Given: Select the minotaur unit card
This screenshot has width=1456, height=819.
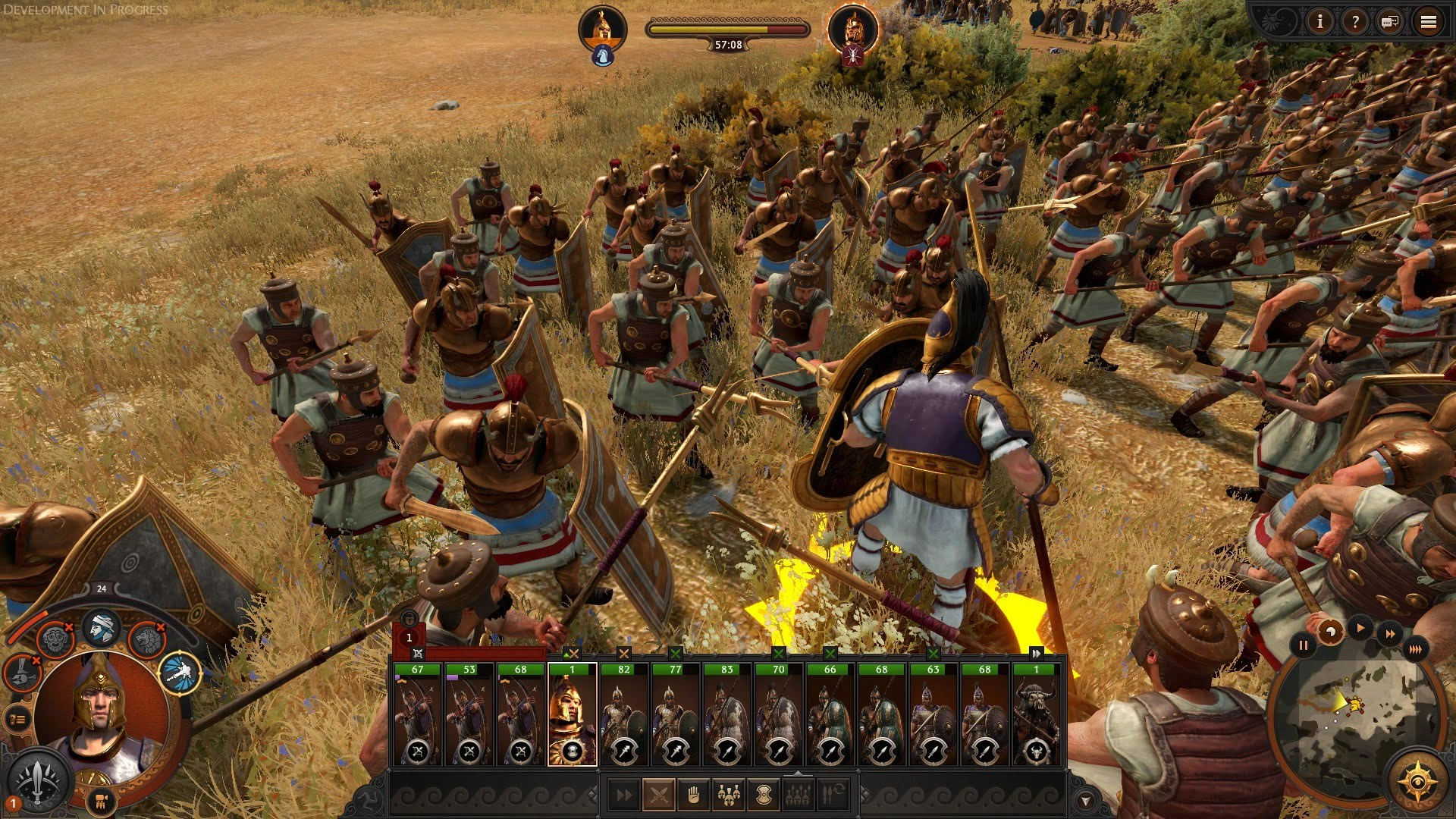Looking at the screenshot, I should 1036,714.
